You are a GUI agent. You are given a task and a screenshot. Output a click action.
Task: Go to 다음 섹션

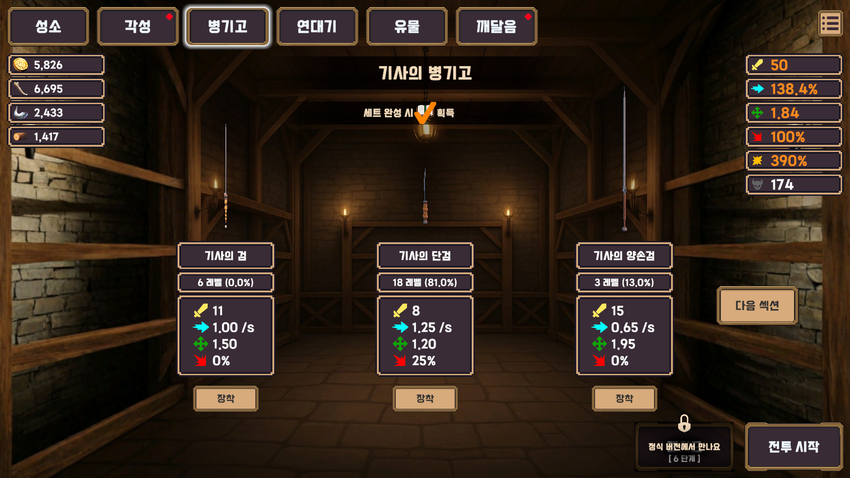757,306
